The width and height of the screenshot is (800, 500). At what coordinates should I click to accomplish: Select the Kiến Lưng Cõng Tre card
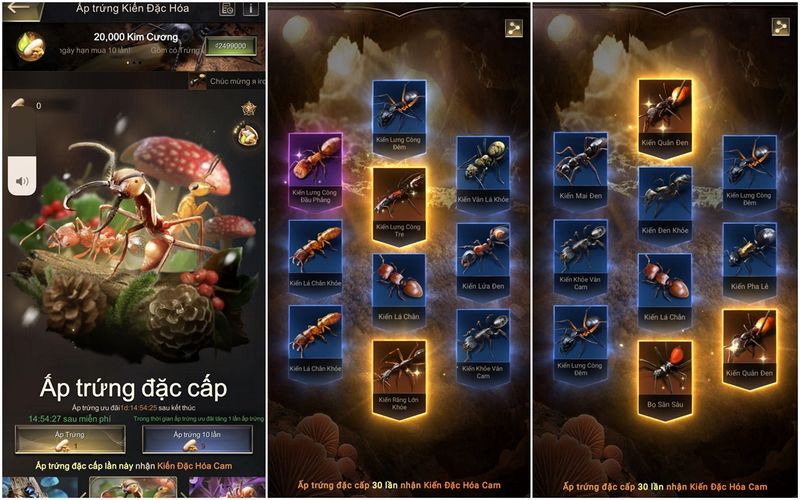coord(399,204)
